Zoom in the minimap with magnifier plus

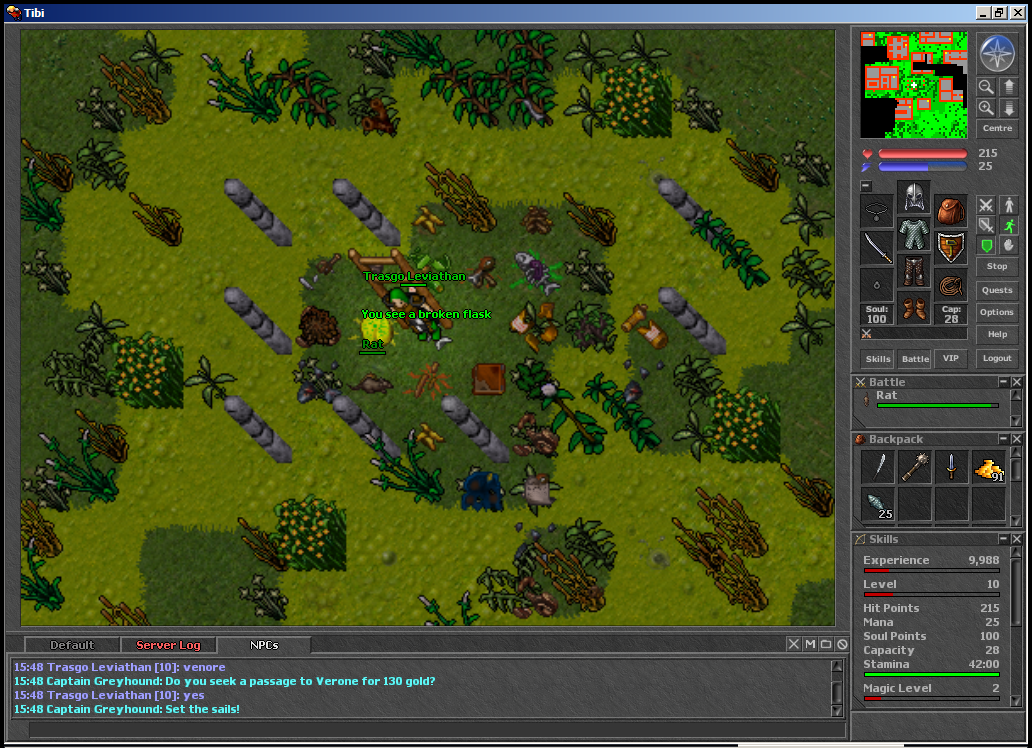pos(986,108)
